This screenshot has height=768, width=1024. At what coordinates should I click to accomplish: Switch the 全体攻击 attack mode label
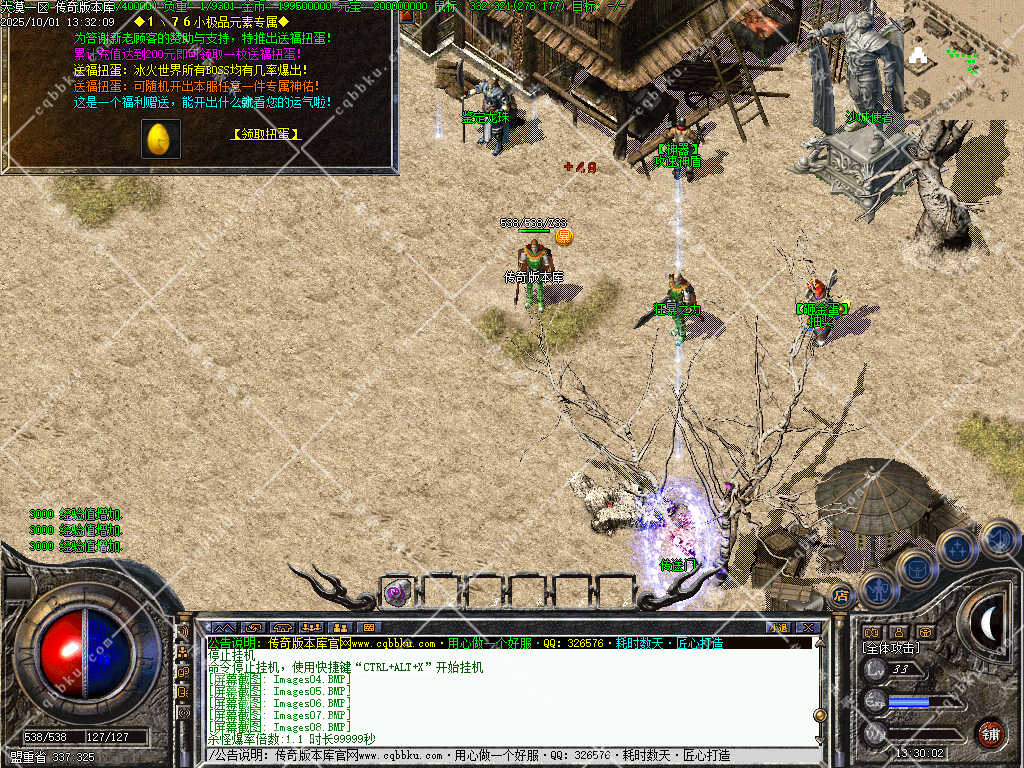[x=891, y=648]
